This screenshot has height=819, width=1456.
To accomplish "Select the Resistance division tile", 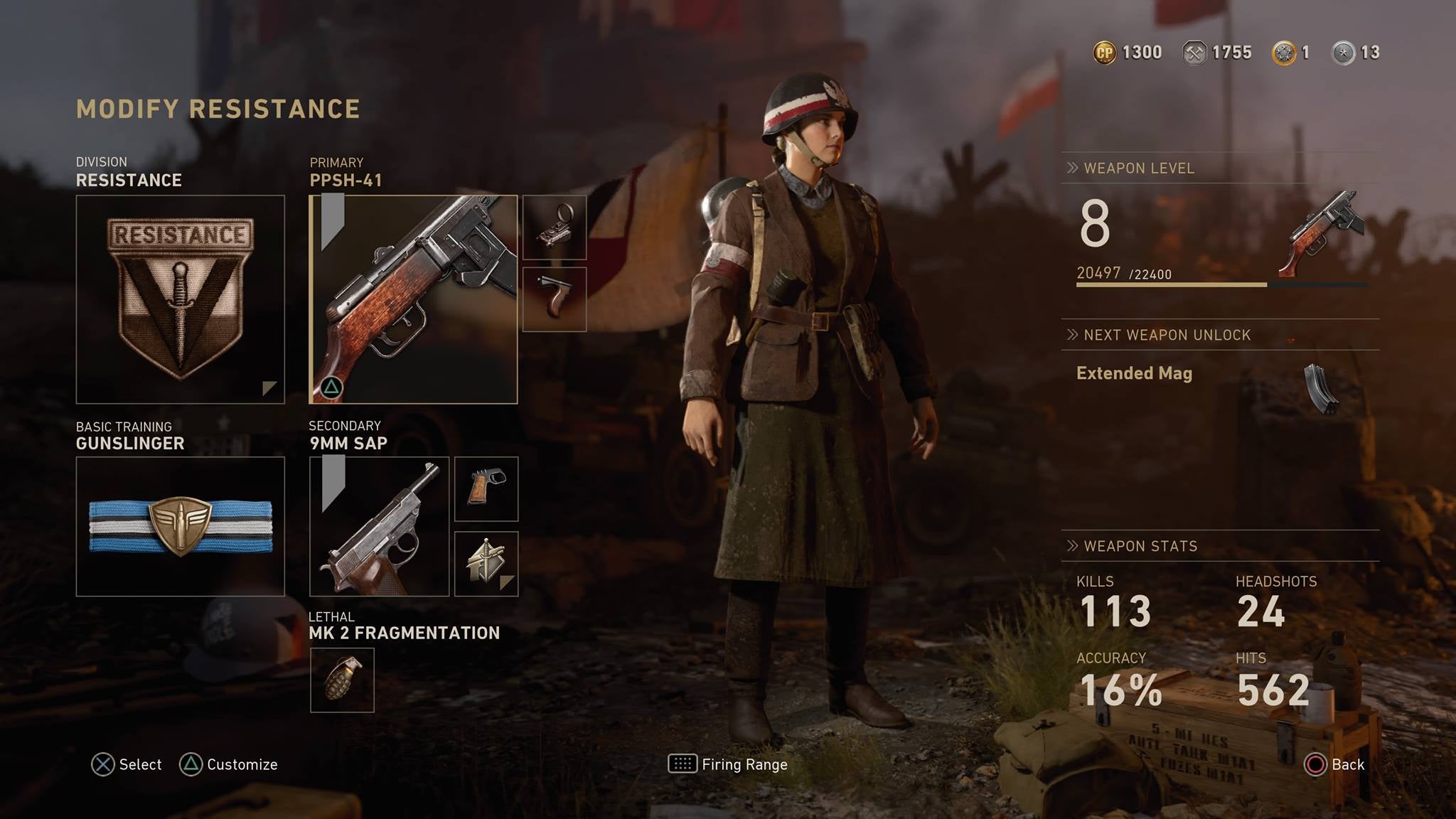I will [x=180, y=299].
